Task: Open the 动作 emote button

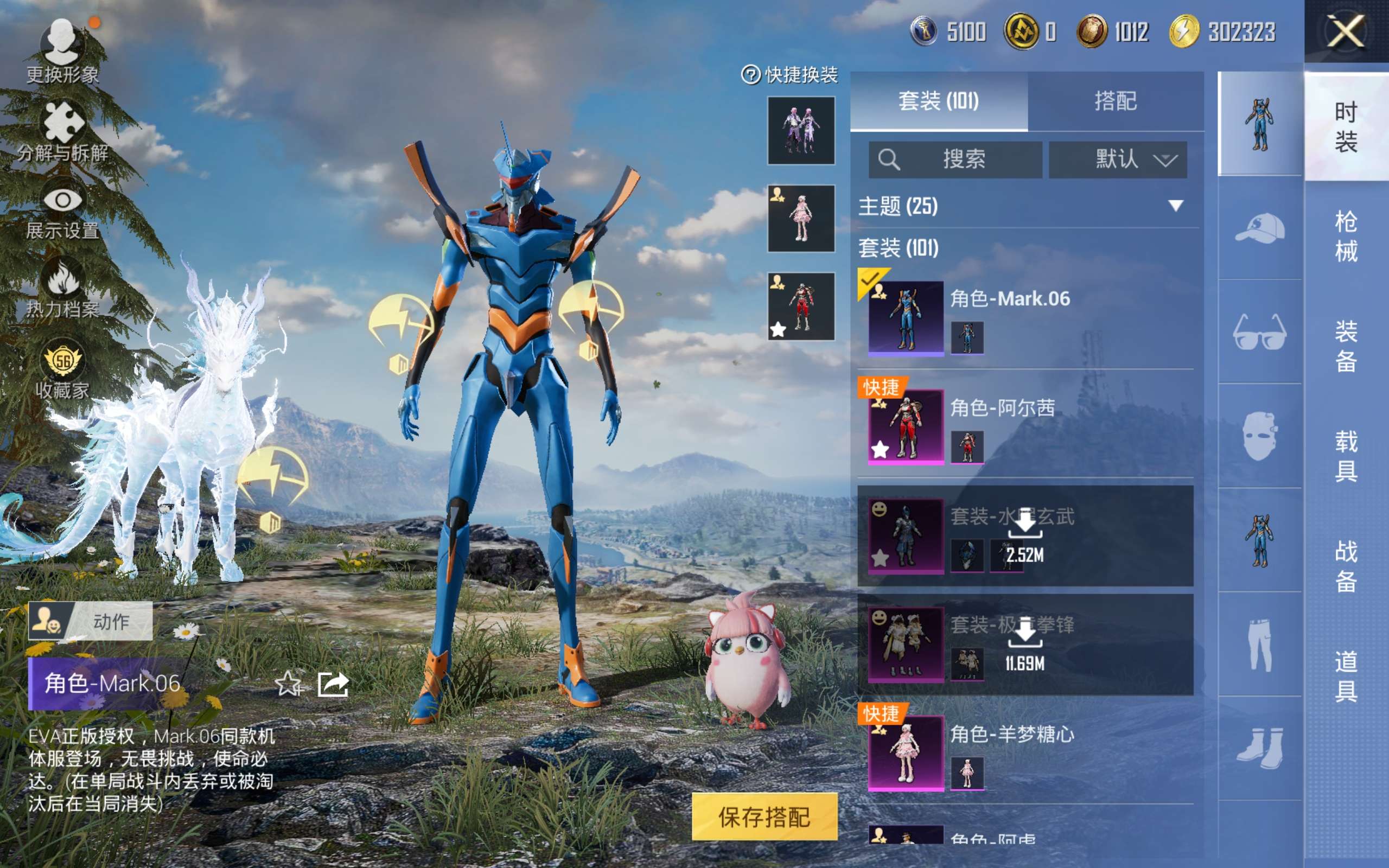Action: 91,621
